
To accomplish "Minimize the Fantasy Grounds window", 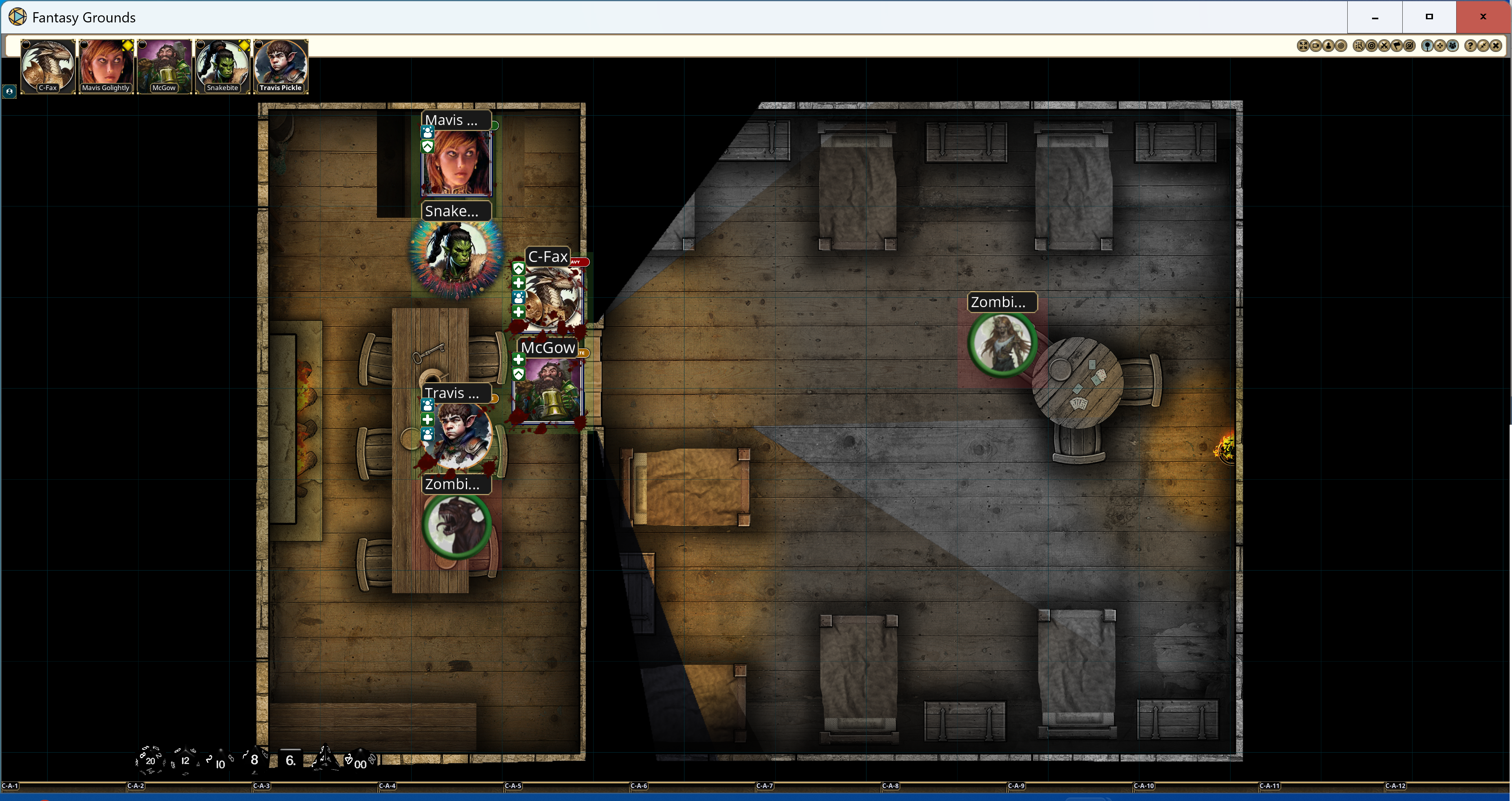I will (1375, 17).
